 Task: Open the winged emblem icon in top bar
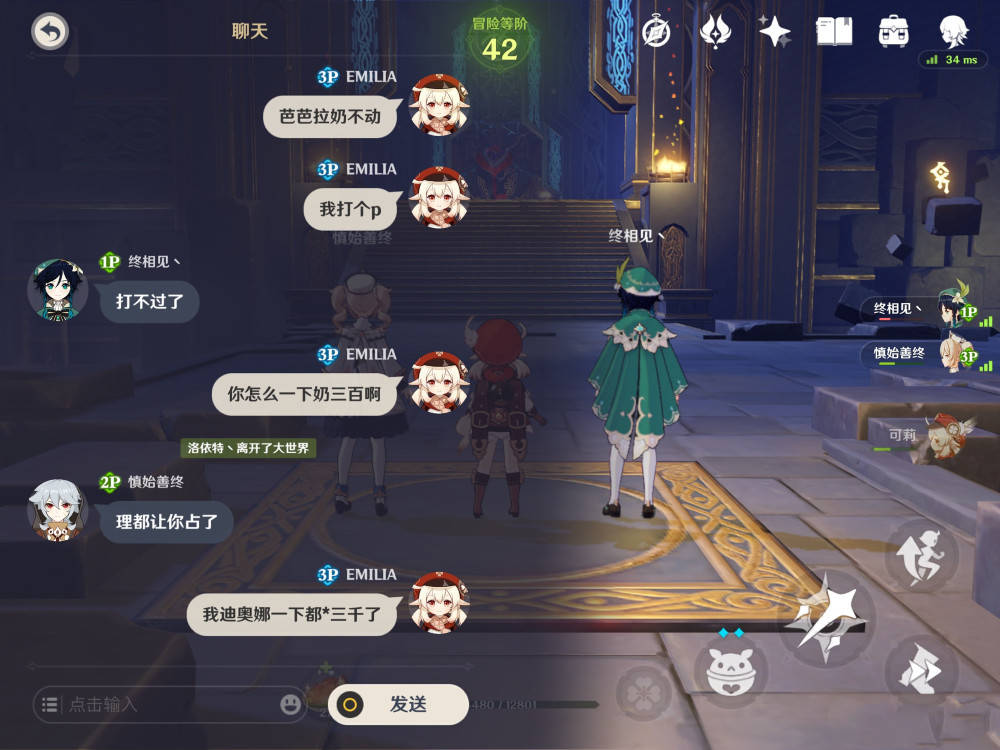coord(715,32)
